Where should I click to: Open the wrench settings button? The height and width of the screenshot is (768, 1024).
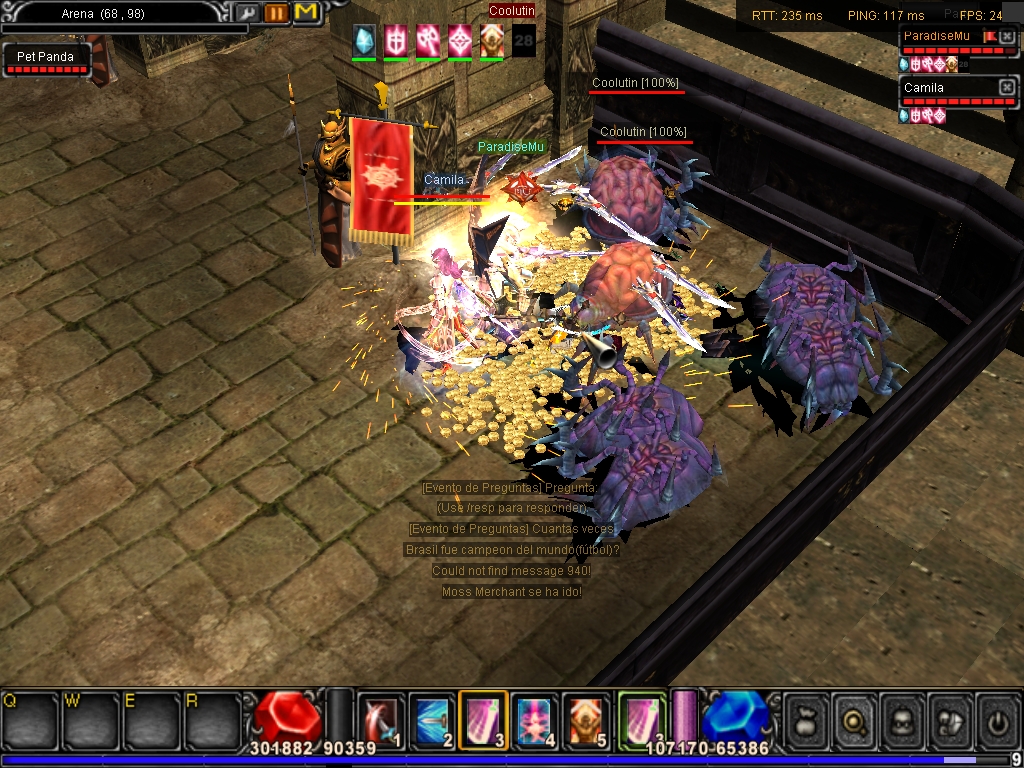tap(247, 13)
